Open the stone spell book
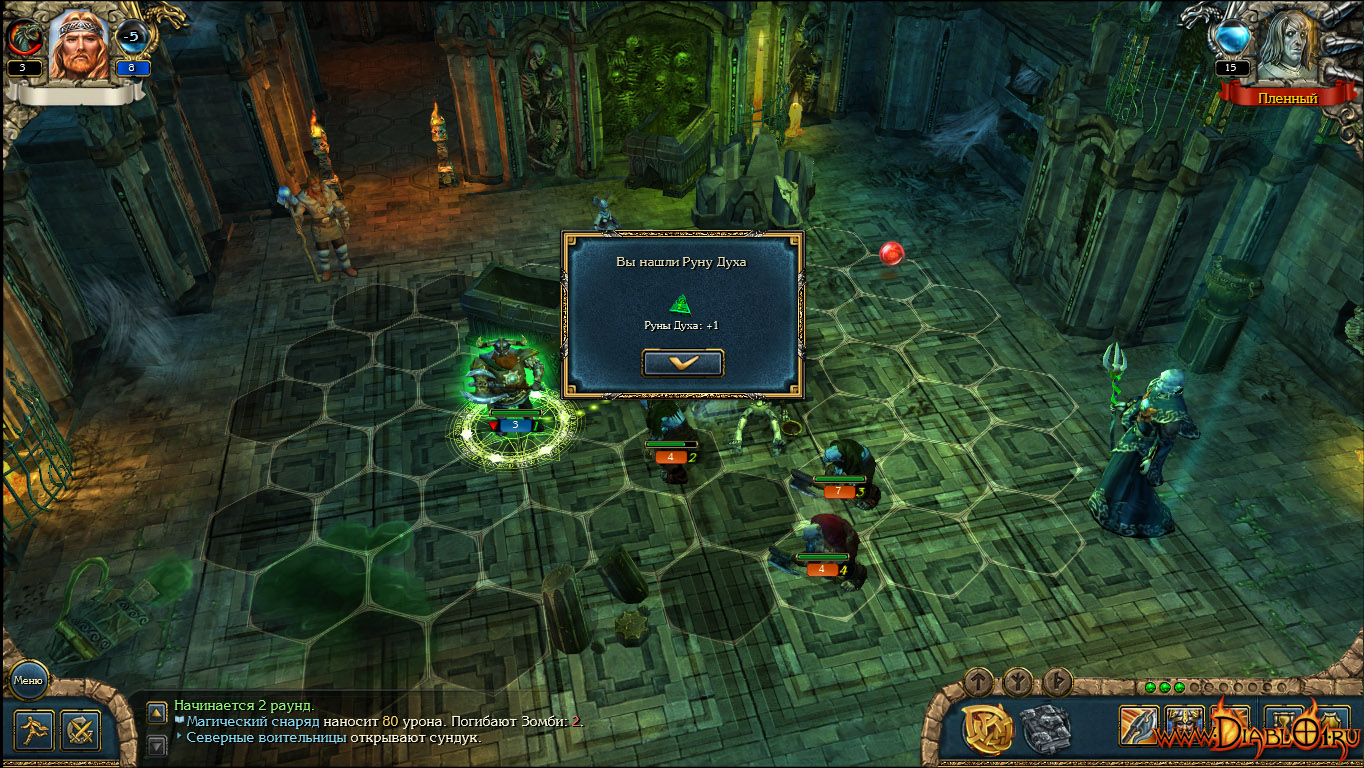1364x768 pixels. coord(1046,727)
